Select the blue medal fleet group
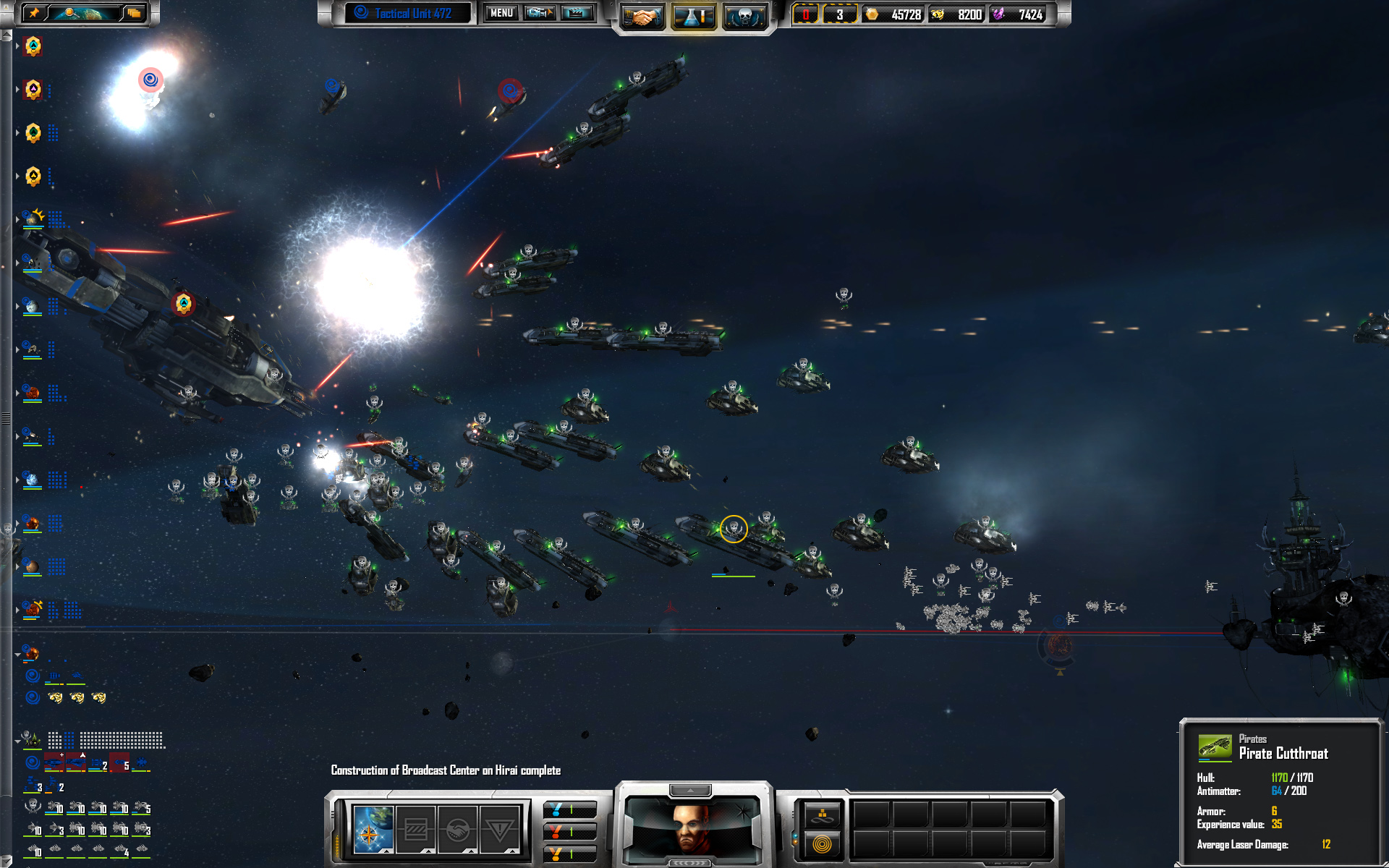The width and height of the screenshot is (1389, 868). pyautogui.click(x=569, y=809)
